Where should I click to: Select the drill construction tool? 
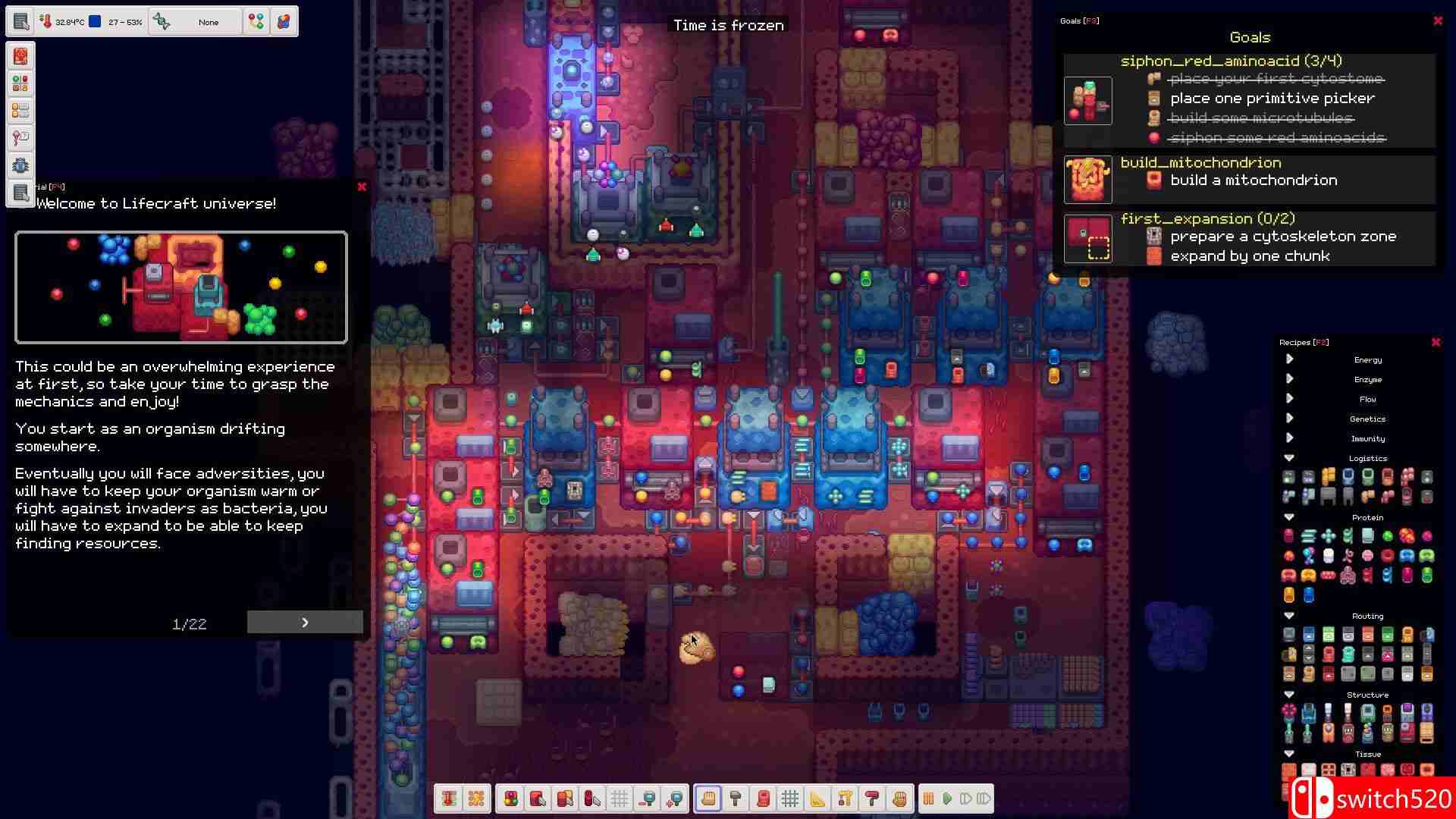point(844,798)
